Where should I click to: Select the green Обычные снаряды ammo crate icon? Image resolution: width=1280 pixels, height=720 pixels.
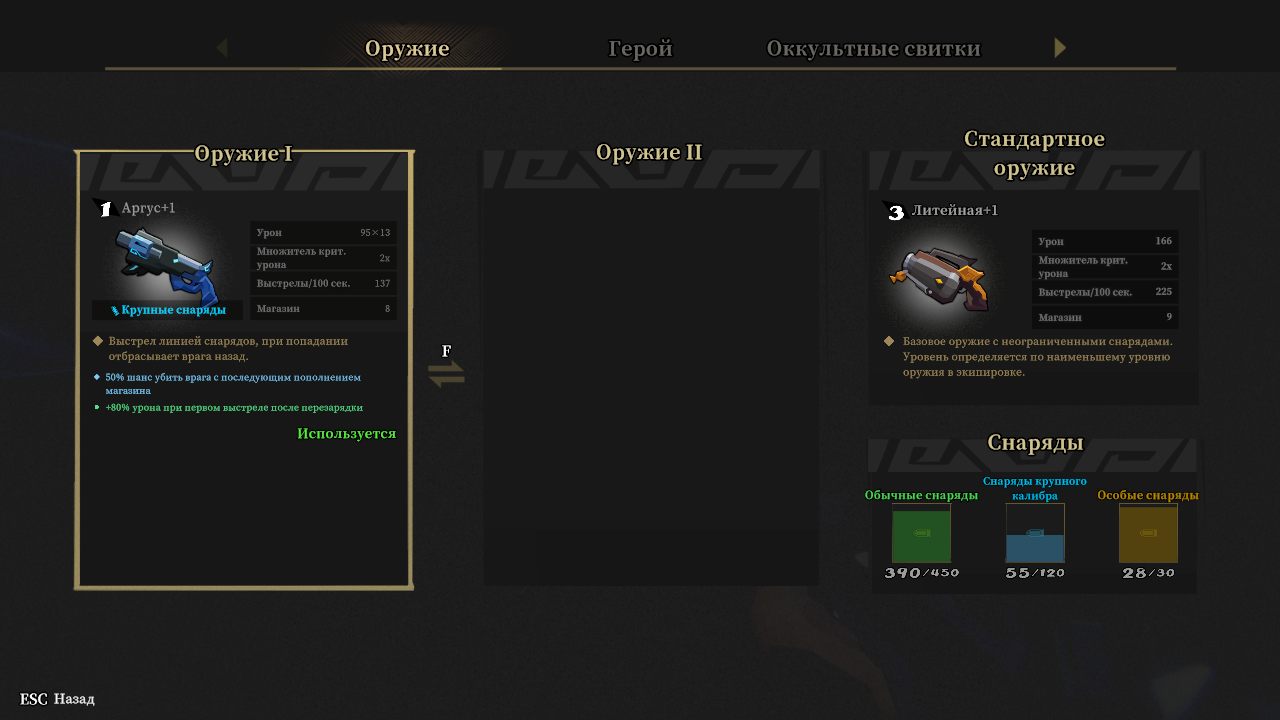click(x=921, y=534)
